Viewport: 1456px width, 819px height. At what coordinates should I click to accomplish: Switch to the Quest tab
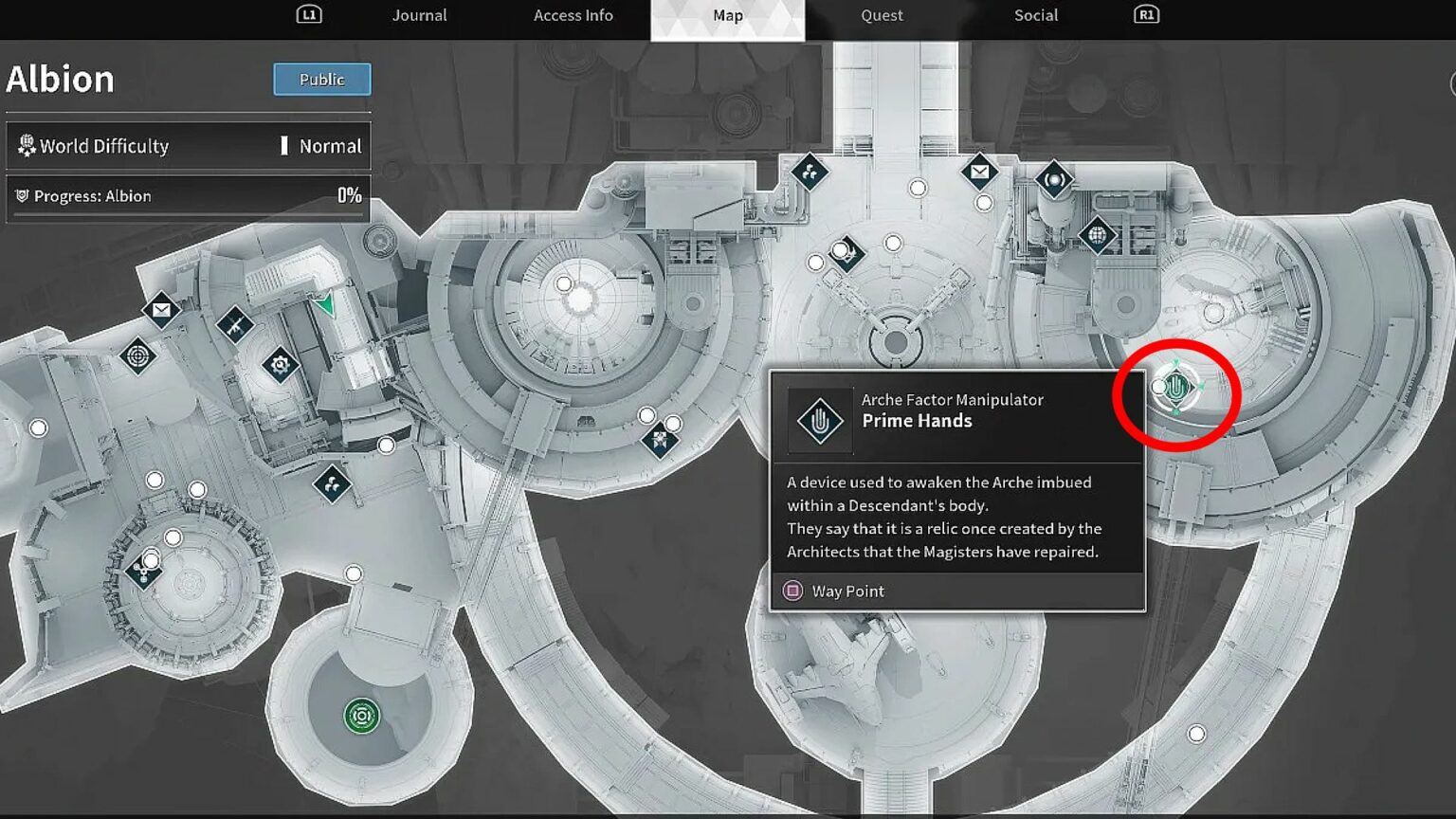click(881, 15)
